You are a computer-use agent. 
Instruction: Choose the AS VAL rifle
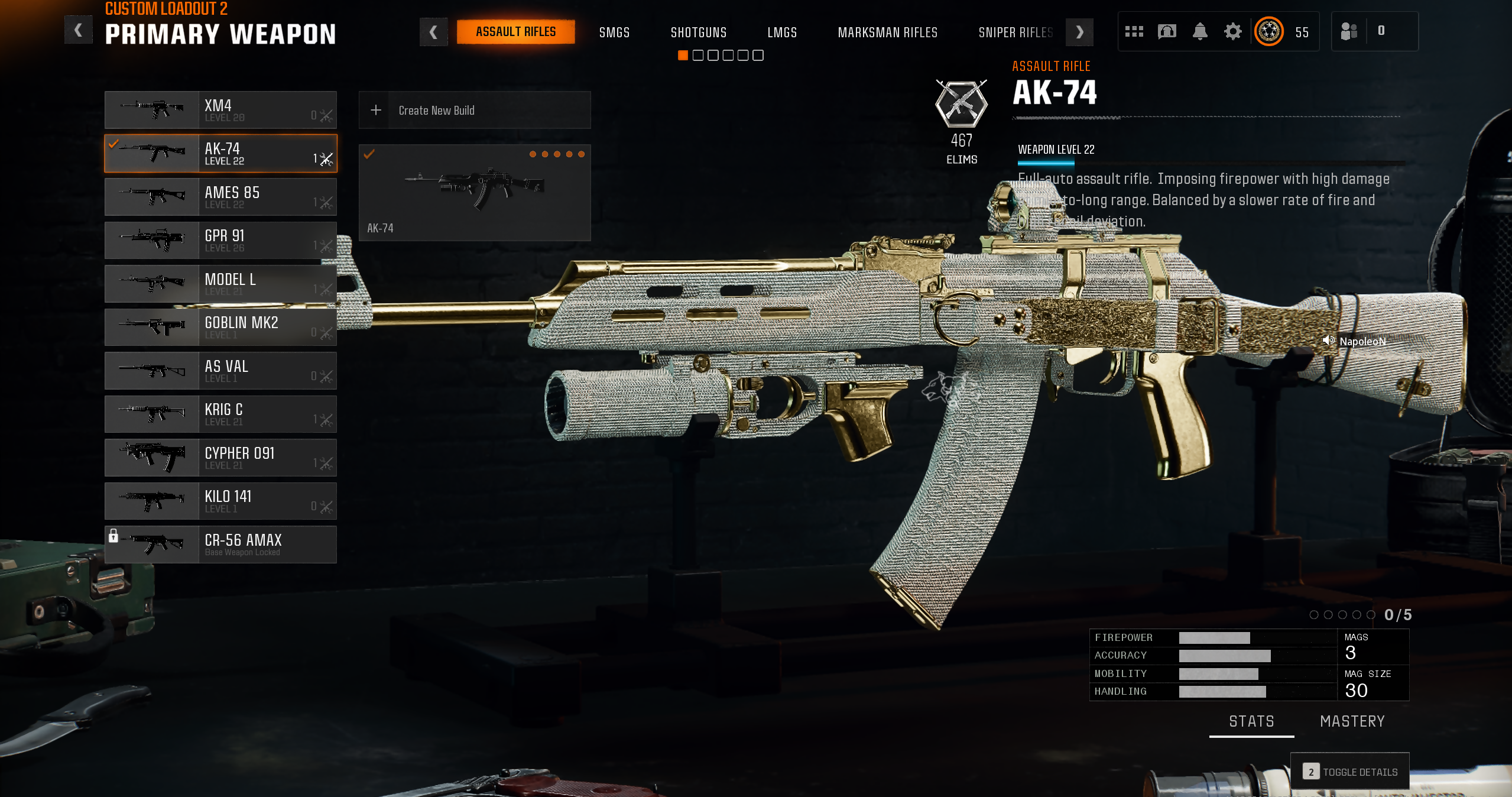[220, 371]
